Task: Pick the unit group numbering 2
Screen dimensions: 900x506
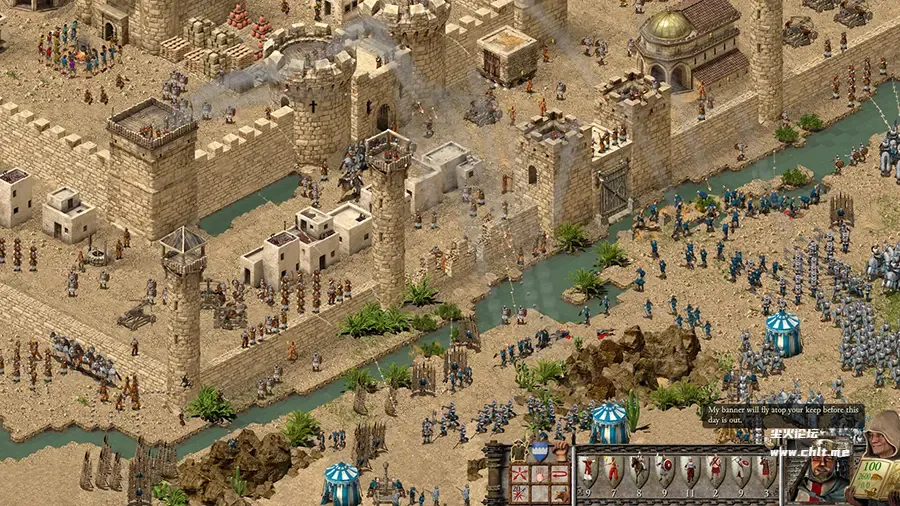Action: coord(716,470)
